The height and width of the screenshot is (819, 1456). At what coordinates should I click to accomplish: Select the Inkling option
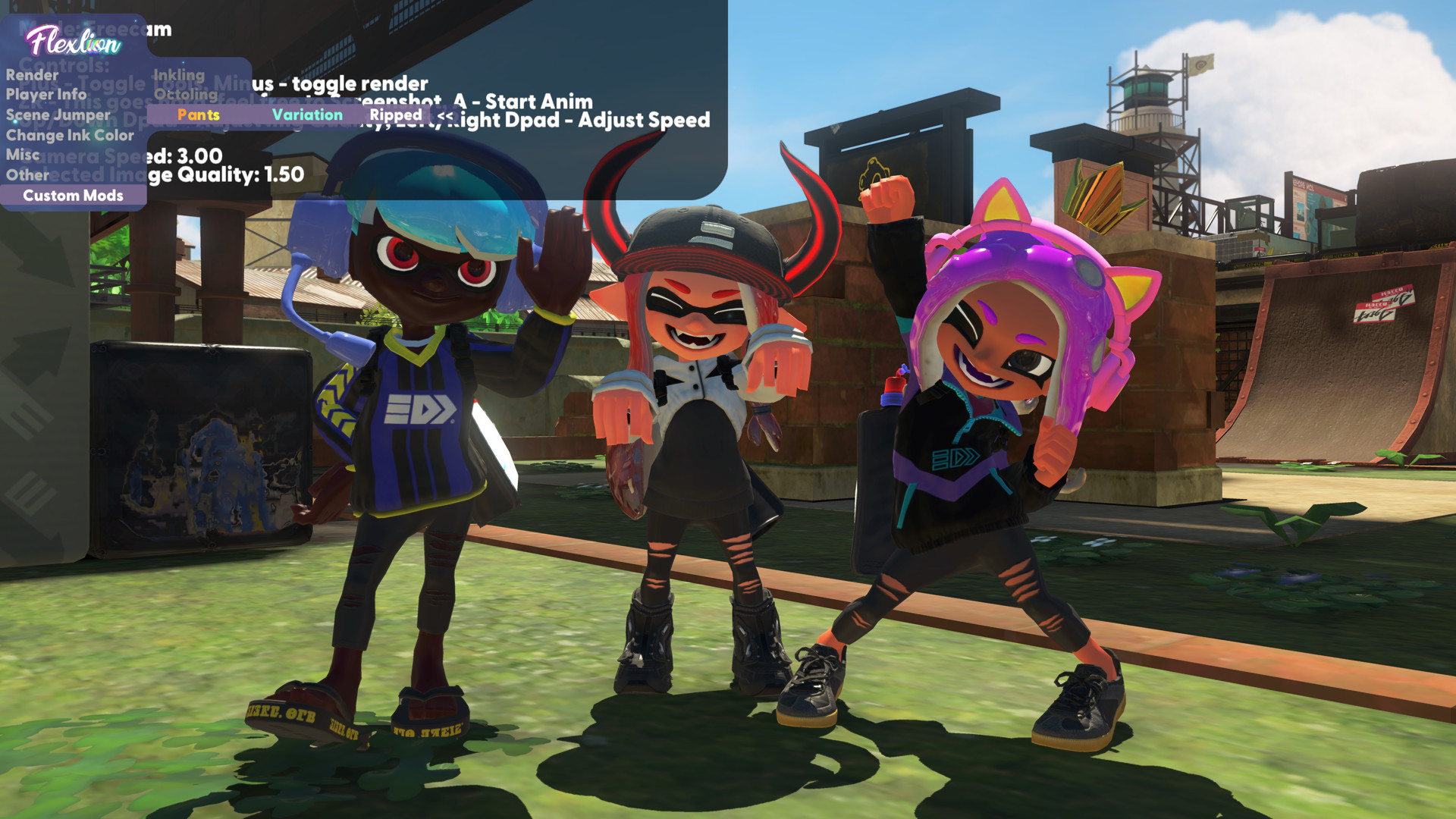coord(180,74)
